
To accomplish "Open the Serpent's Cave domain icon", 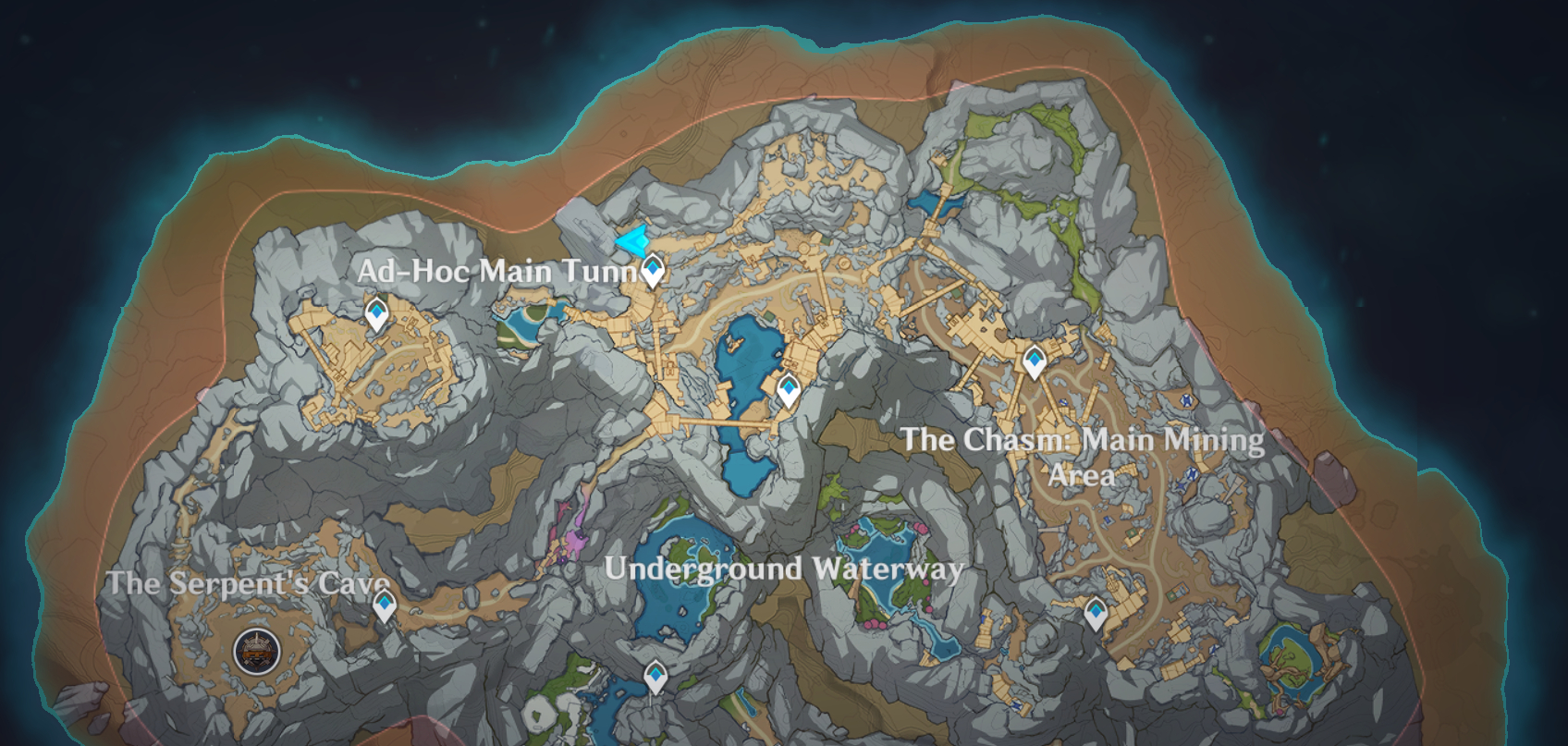I will [255, 650].
